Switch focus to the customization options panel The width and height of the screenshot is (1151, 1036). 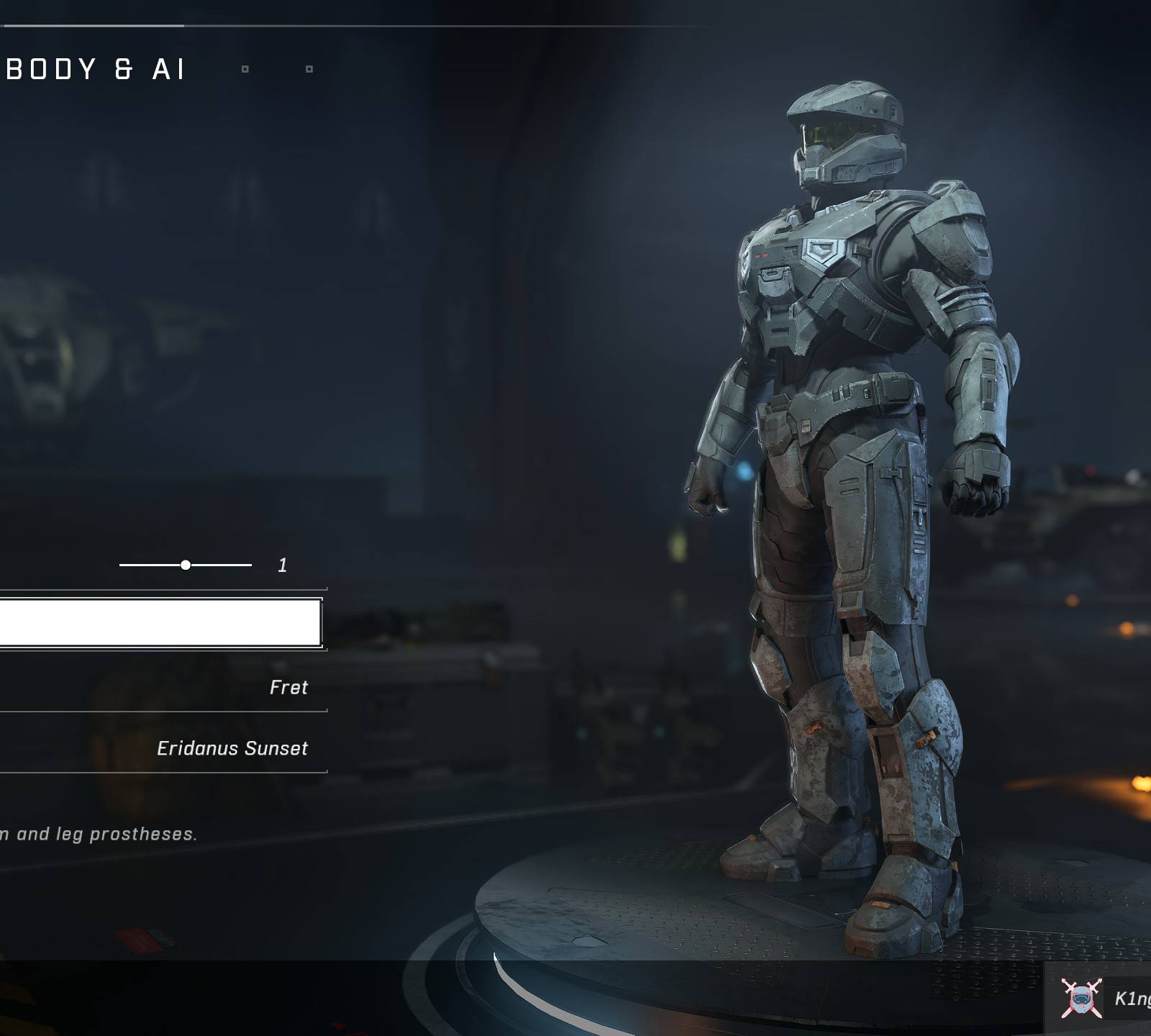(160, 683)
